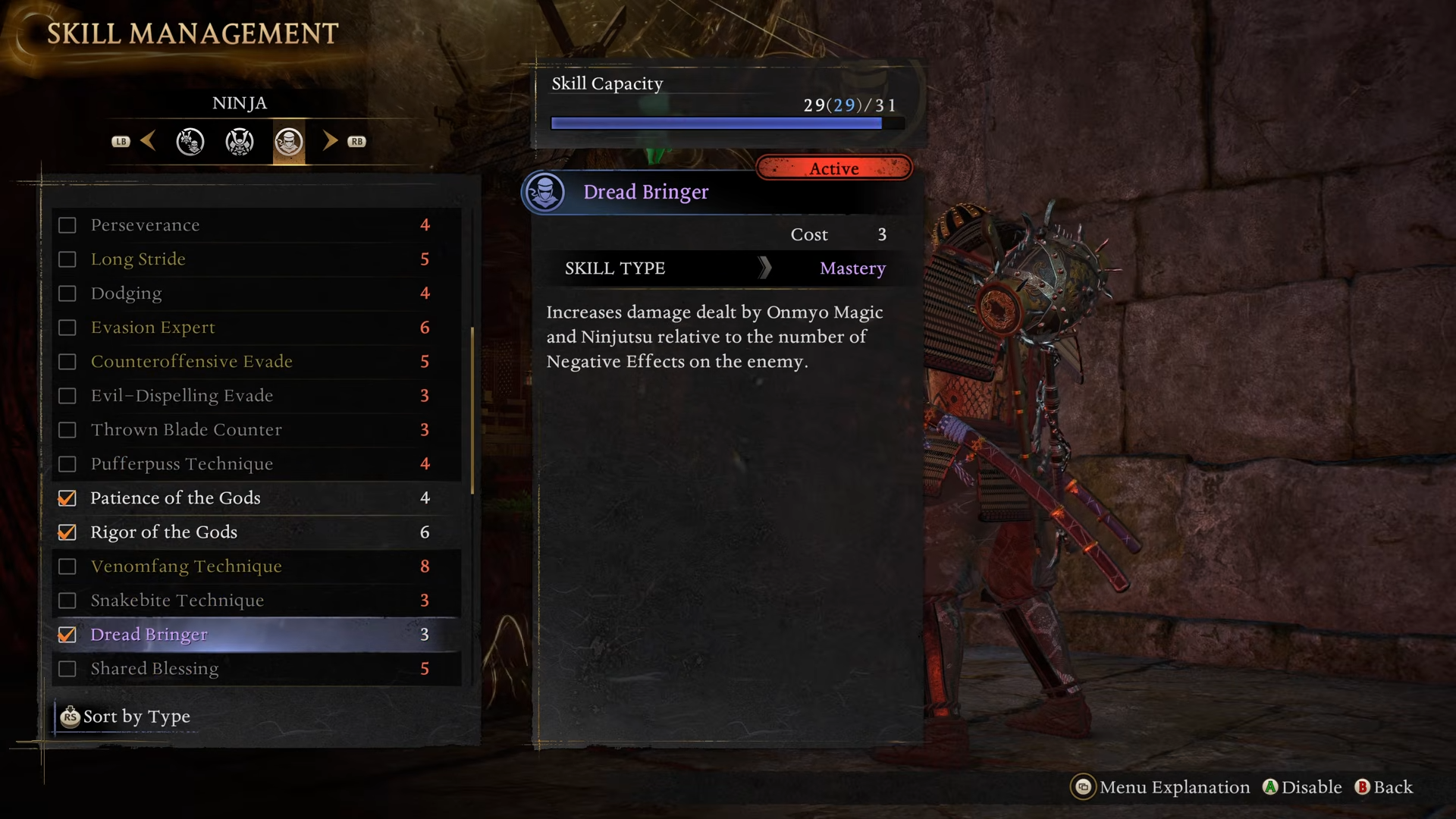Select Venomfang Technique skill

click(x=186, y=566)
